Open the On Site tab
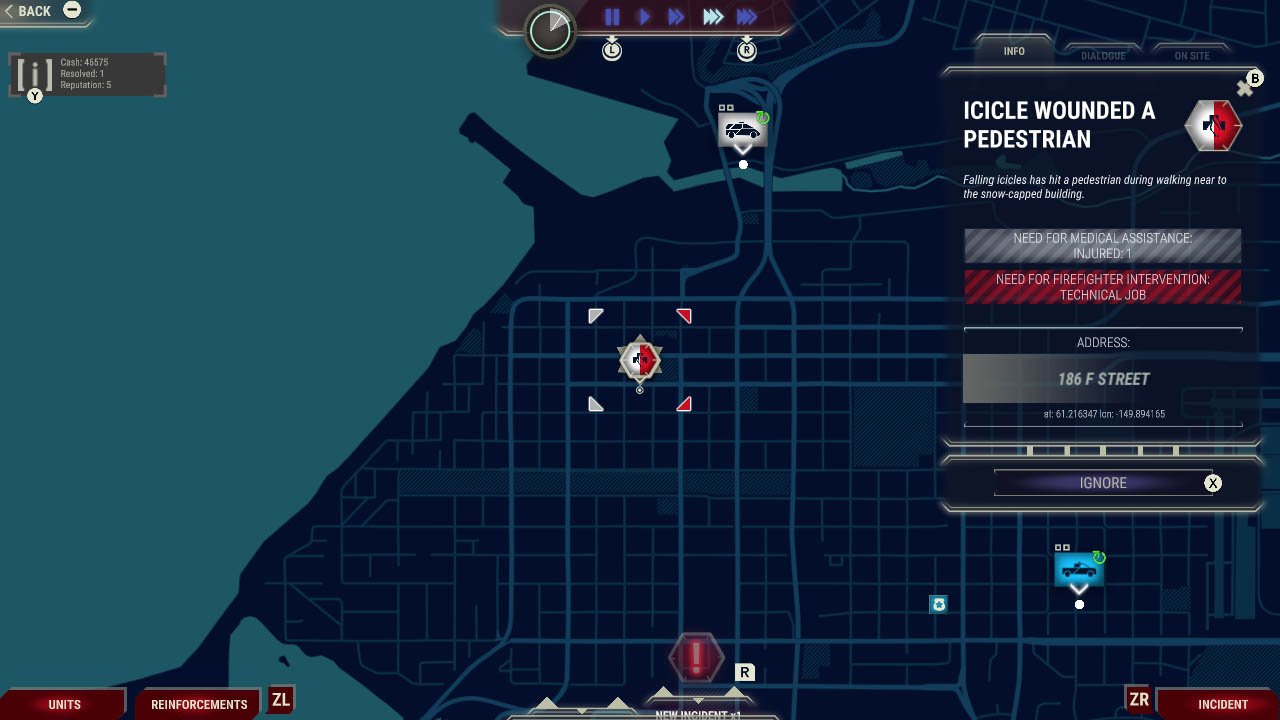 1192,56
